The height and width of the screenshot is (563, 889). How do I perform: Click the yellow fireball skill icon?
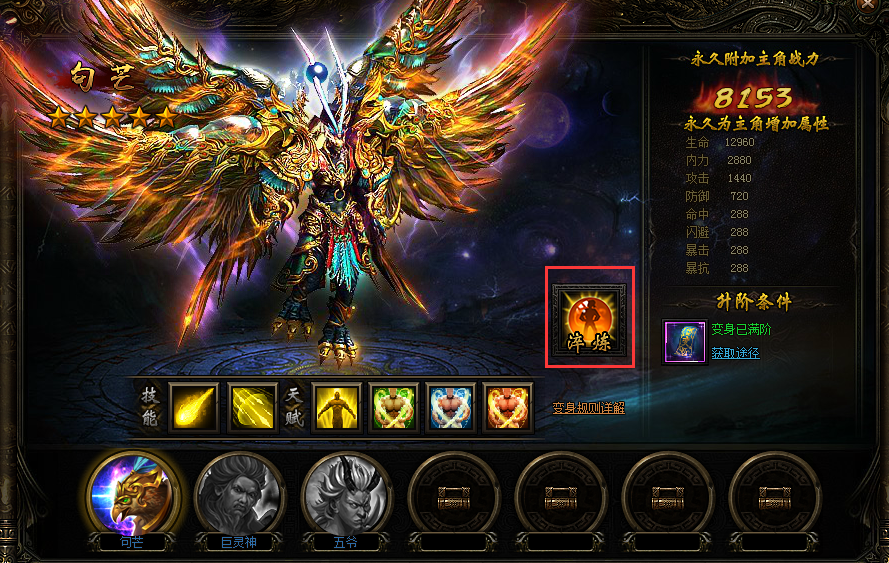(194, 406)
